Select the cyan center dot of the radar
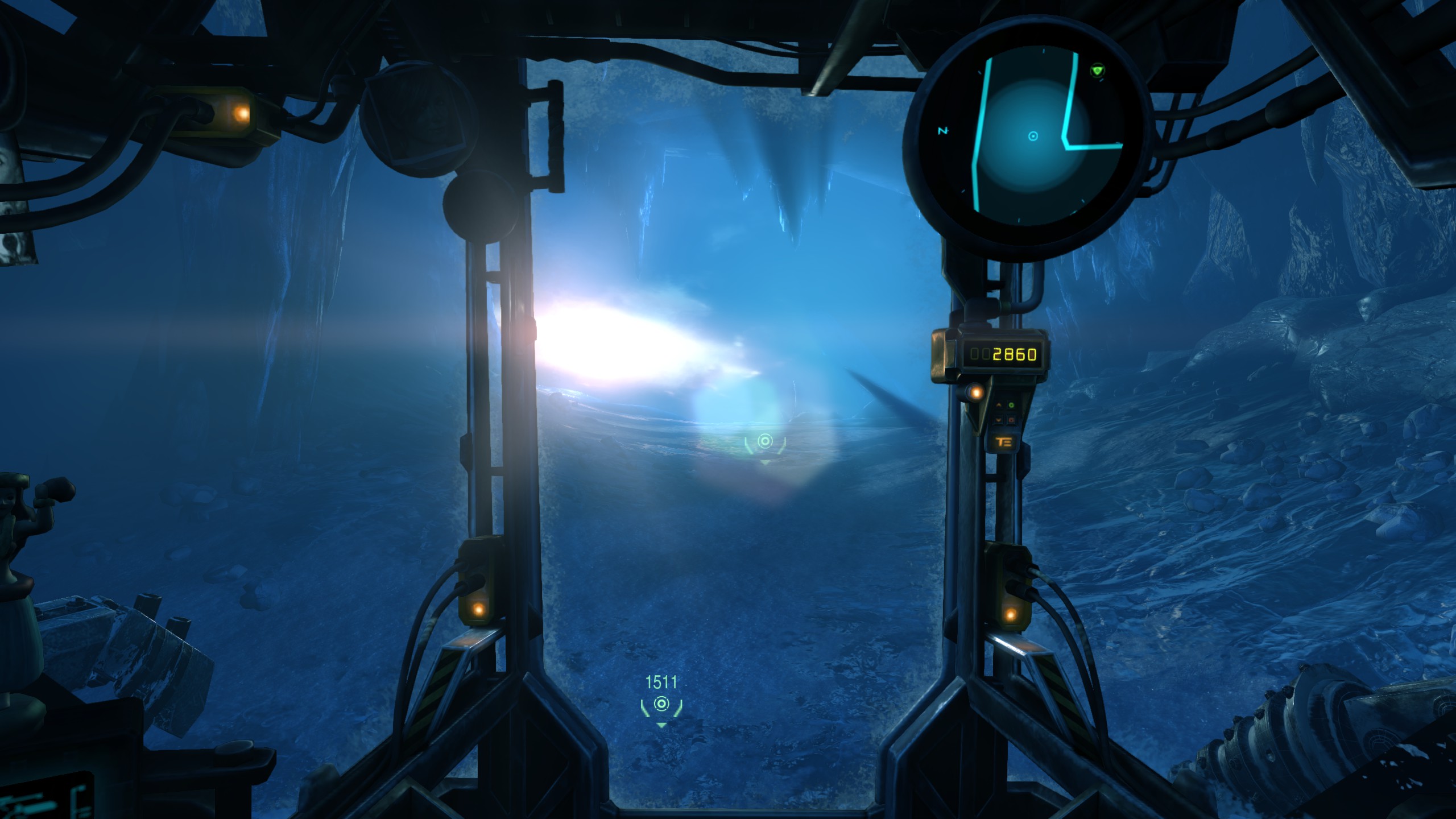 (1033, 136)
